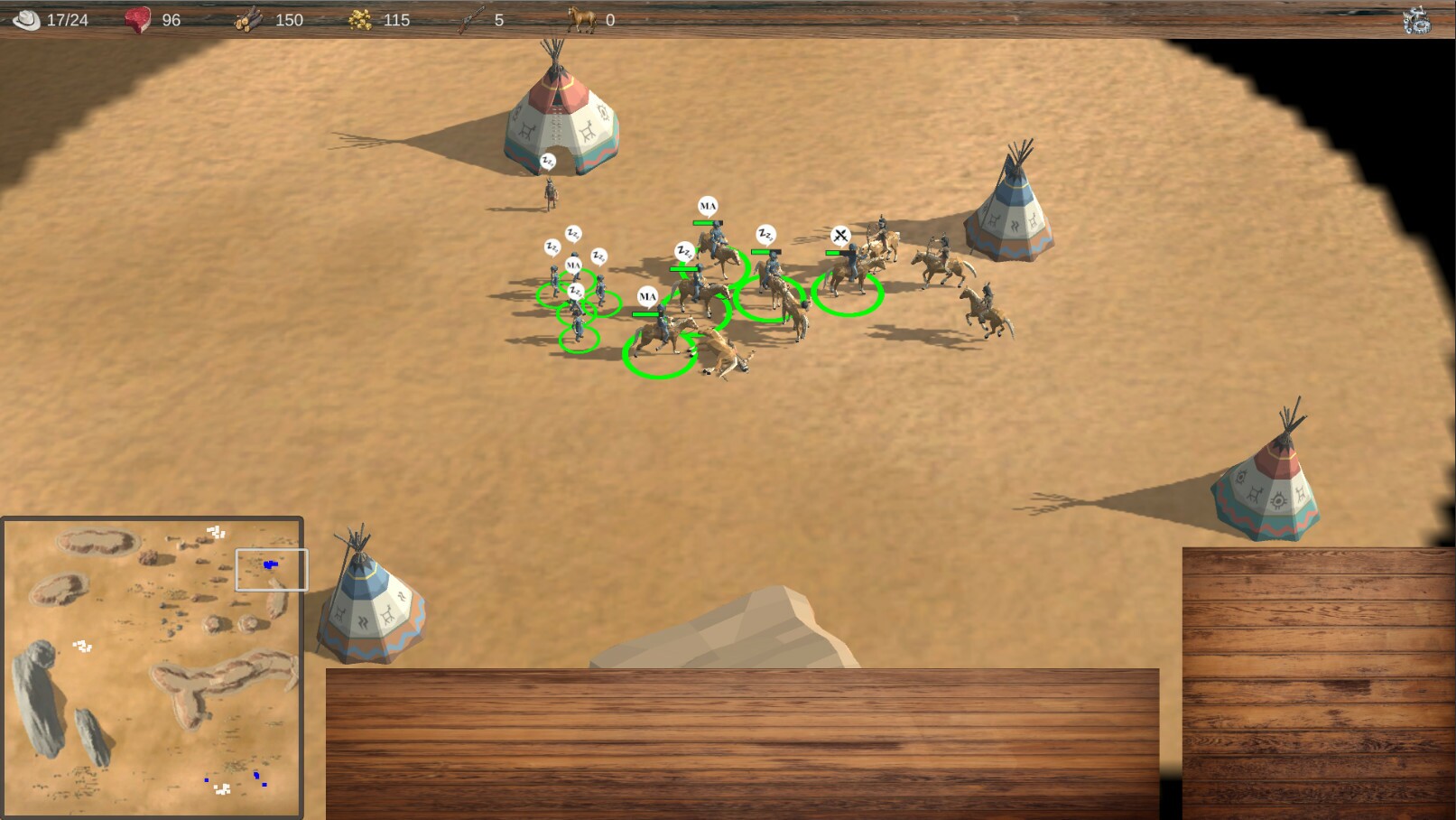
Task: Jump to blue markers at the minimap's bottom
Action: (x=257, y=776)
